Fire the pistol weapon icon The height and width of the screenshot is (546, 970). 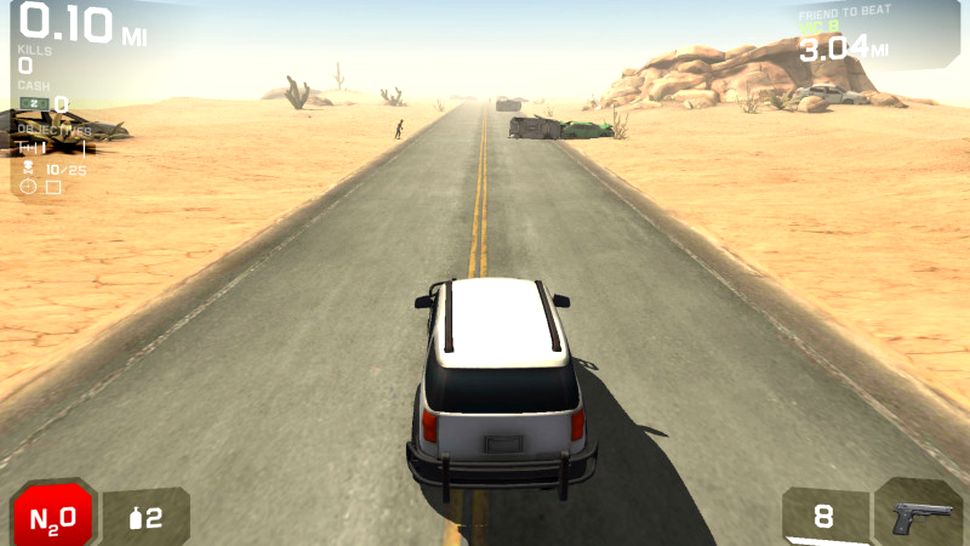click(920, 515)
